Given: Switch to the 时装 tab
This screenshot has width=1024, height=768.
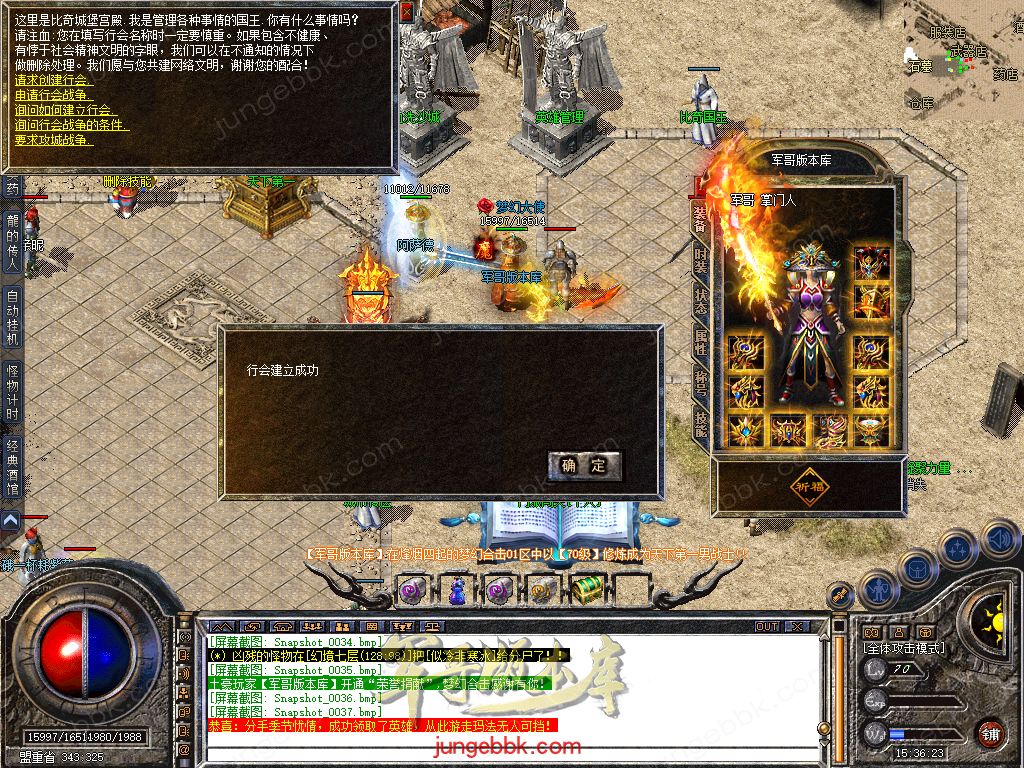Looking at the screenshot, I should click(700, 261).
